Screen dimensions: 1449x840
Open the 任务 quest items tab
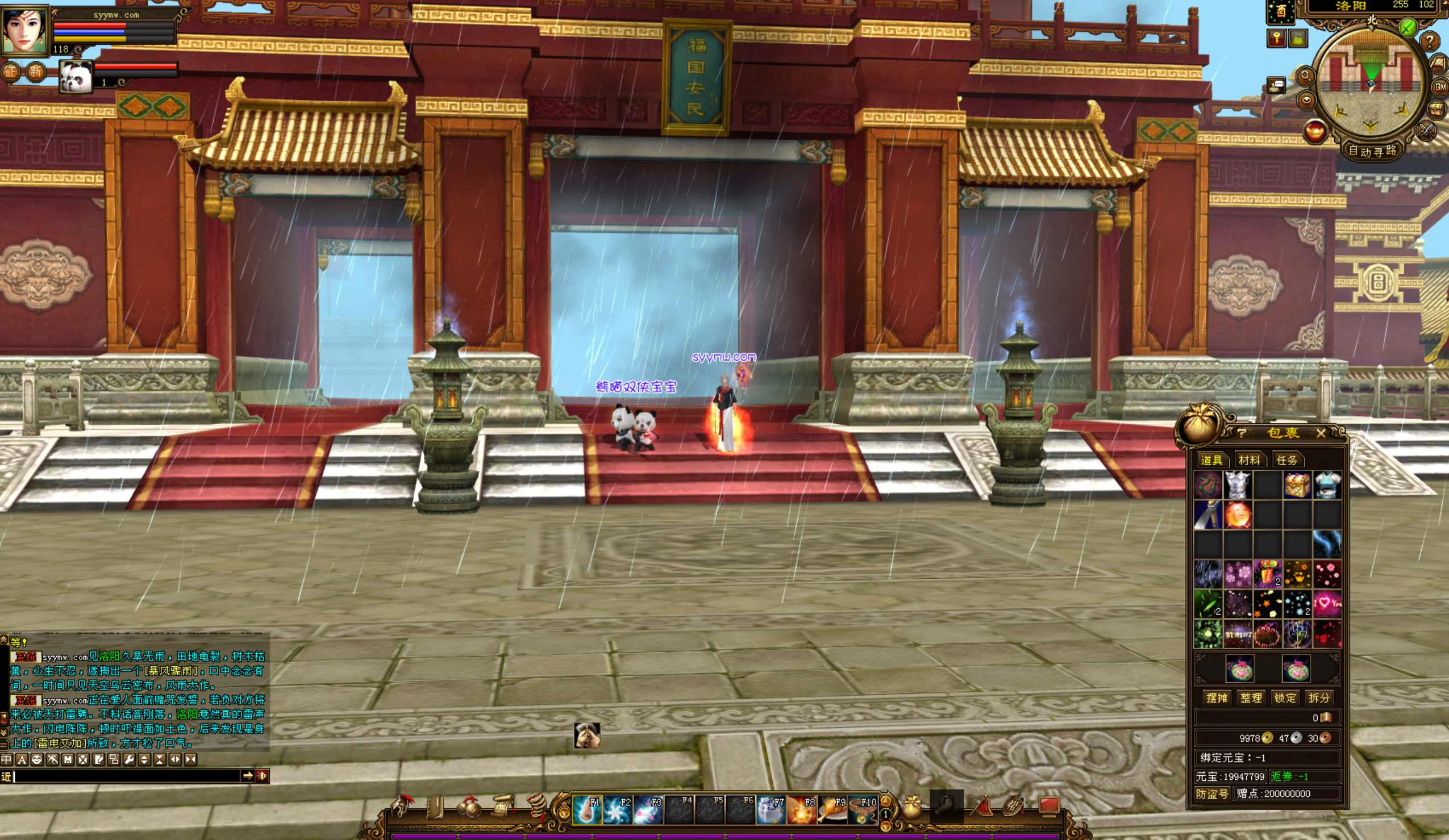click(x=1286, y=460)
